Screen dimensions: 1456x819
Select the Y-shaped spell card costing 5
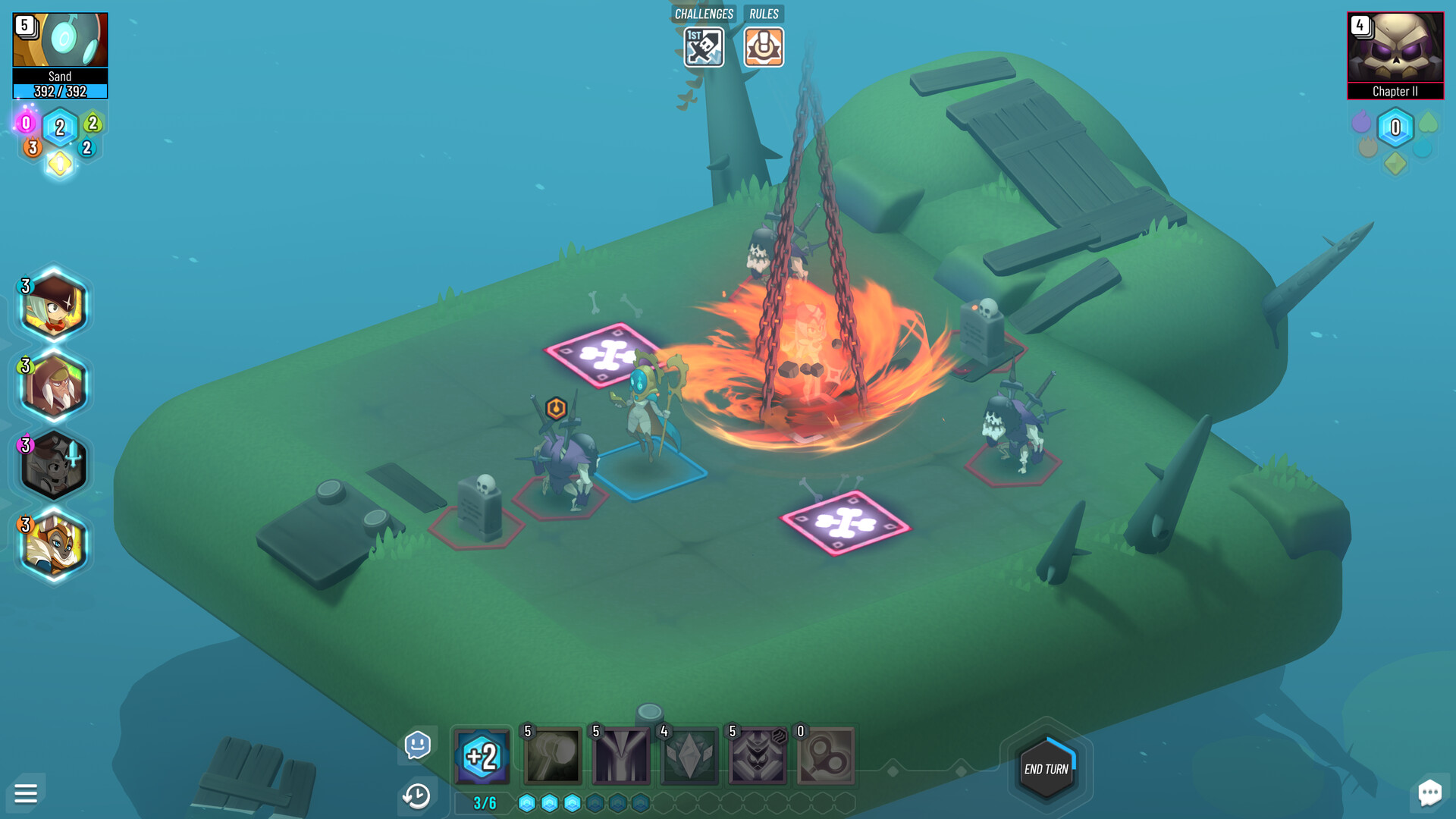coord(621,756)
